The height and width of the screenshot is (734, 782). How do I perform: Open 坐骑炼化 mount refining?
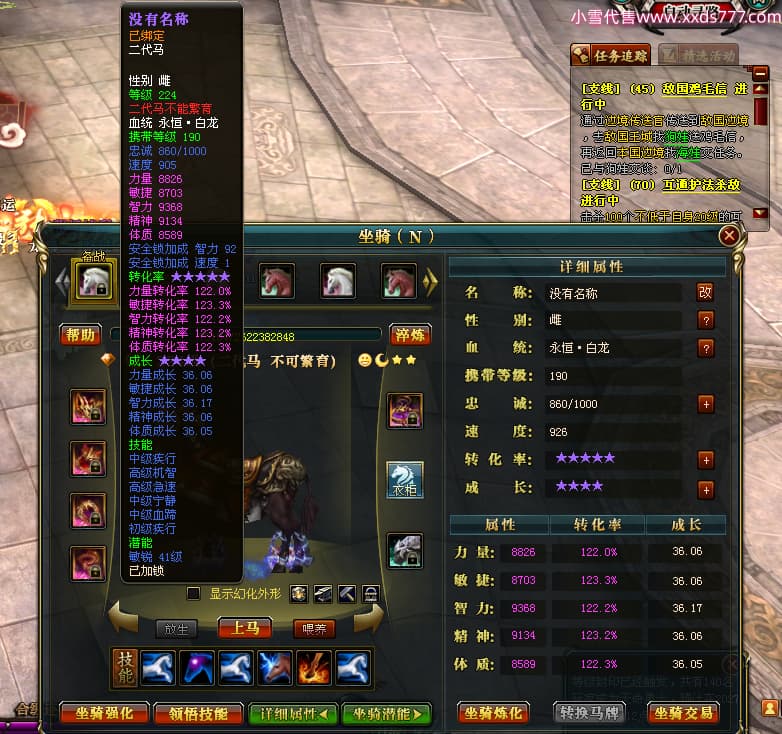493,713
